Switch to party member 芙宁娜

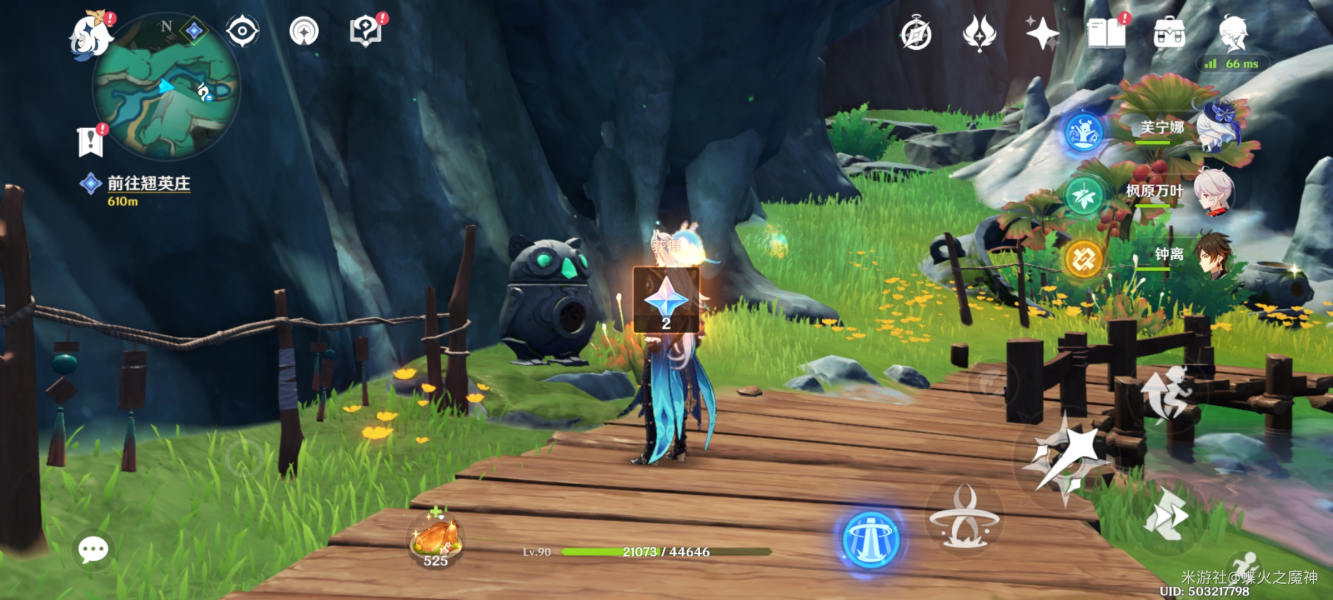1216,130
